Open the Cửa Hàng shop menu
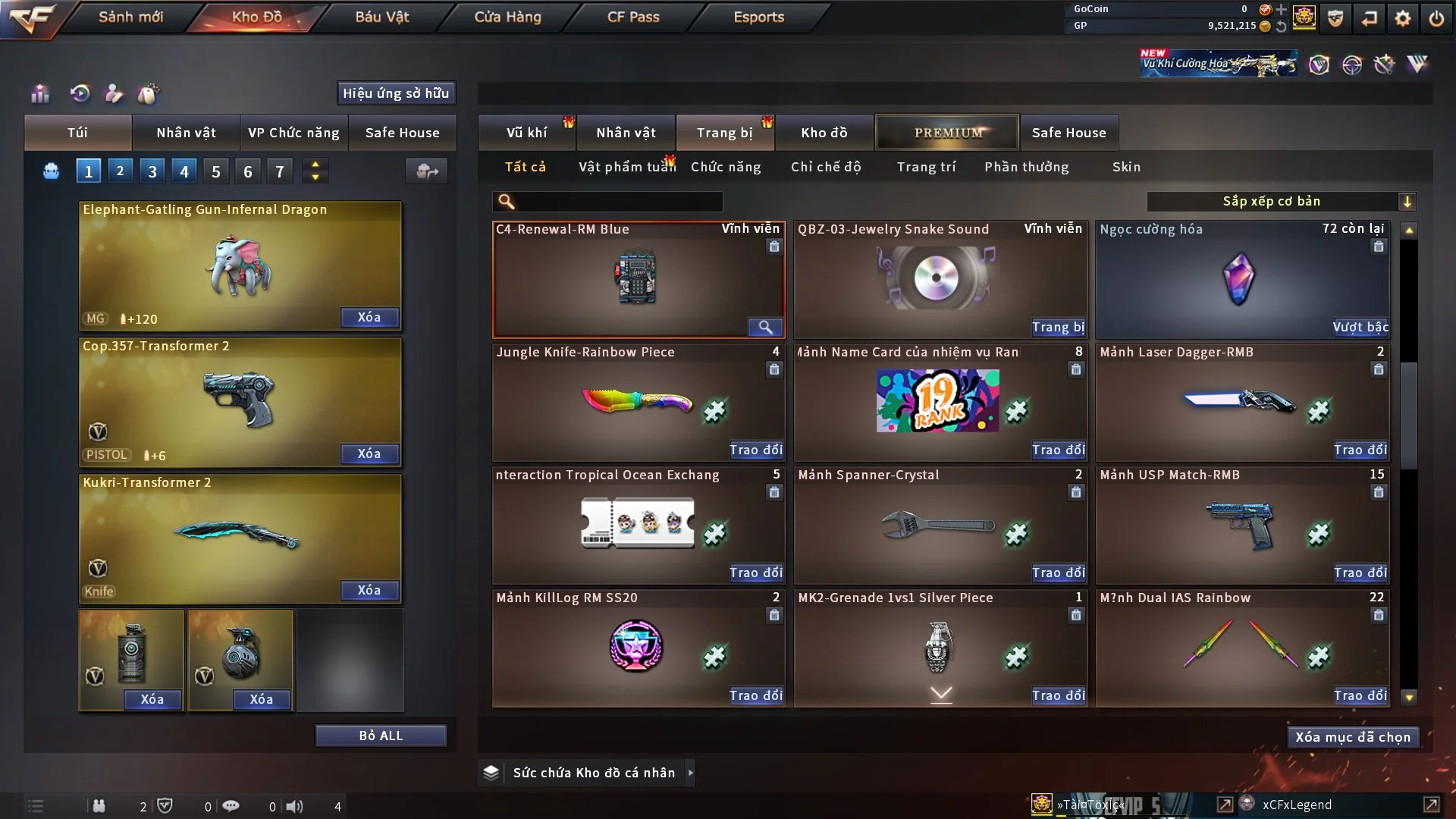1456x819 pixels. (507, 17)
